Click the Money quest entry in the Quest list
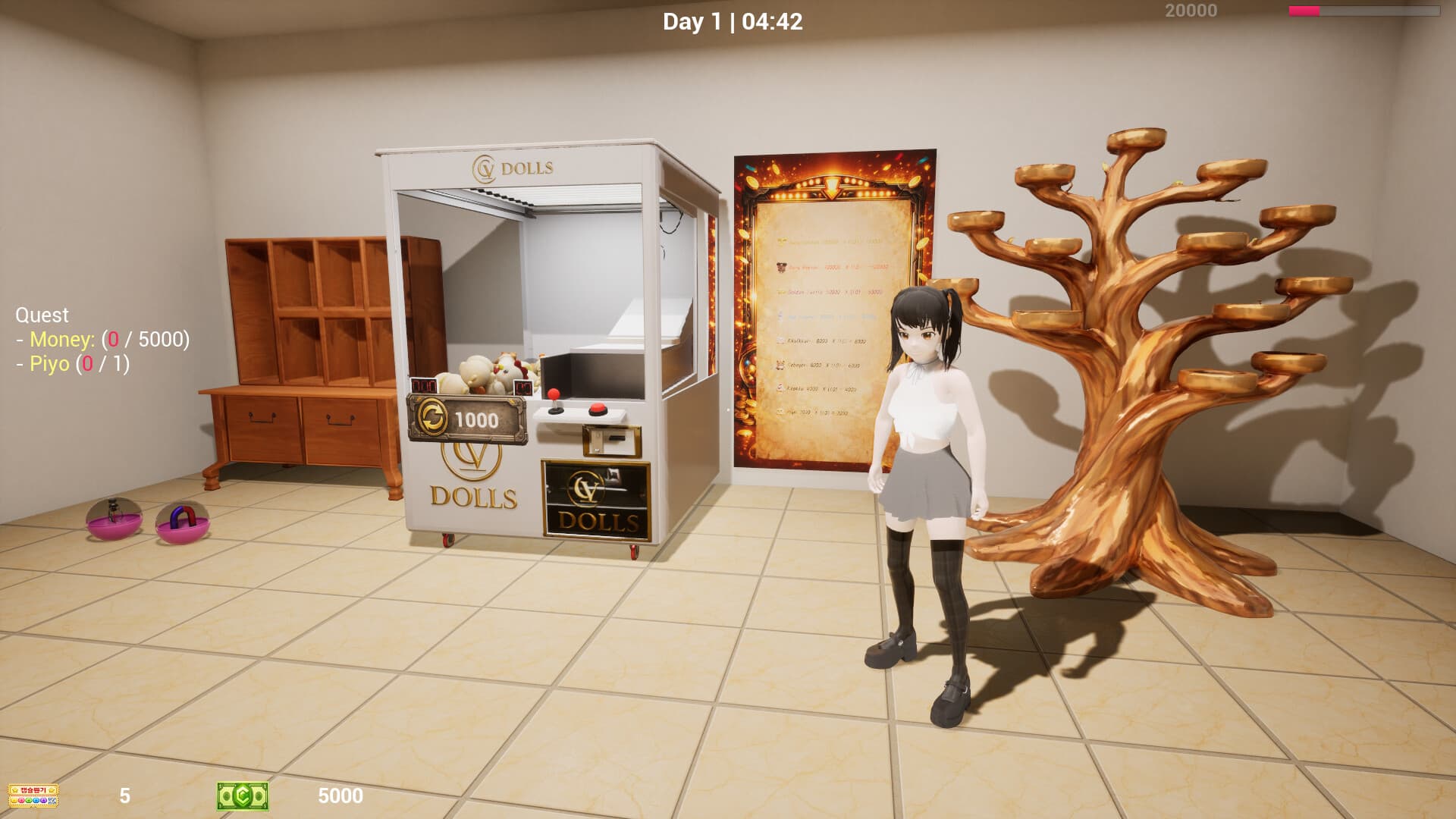This screenshot has height=819, width=1456. pos(102,340)
